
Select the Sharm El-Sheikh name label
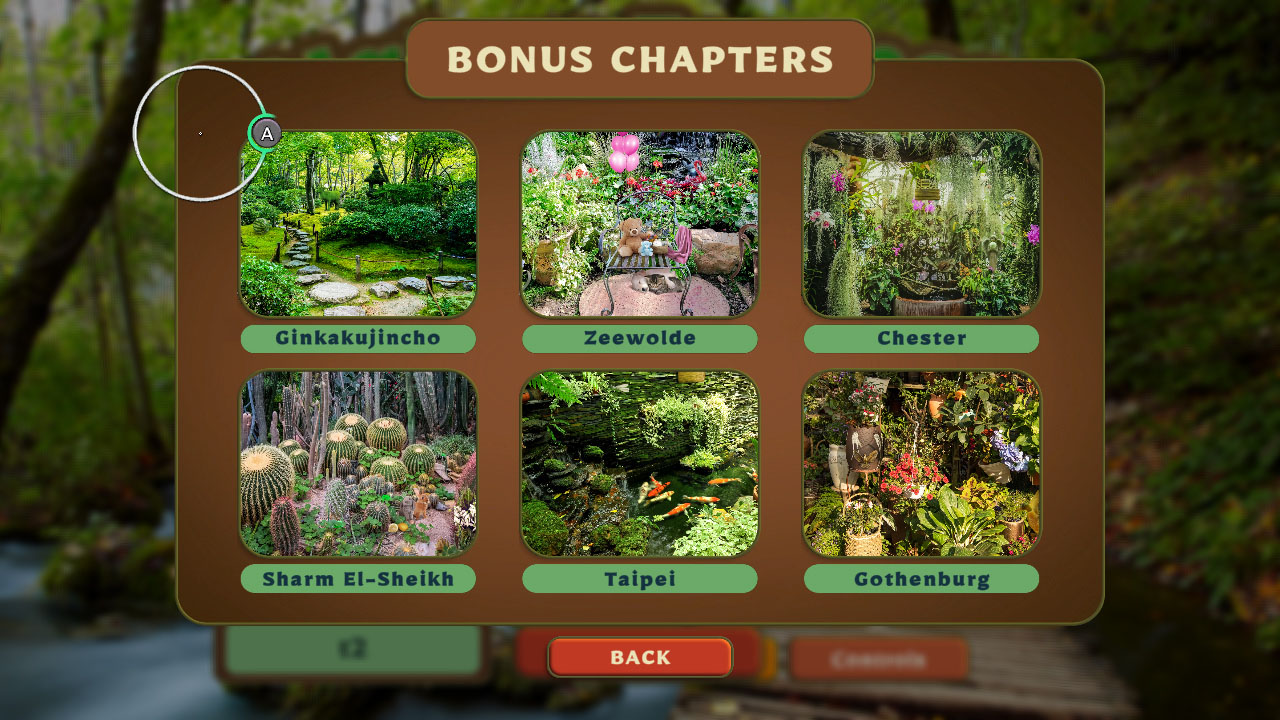(x=357, y=579)
